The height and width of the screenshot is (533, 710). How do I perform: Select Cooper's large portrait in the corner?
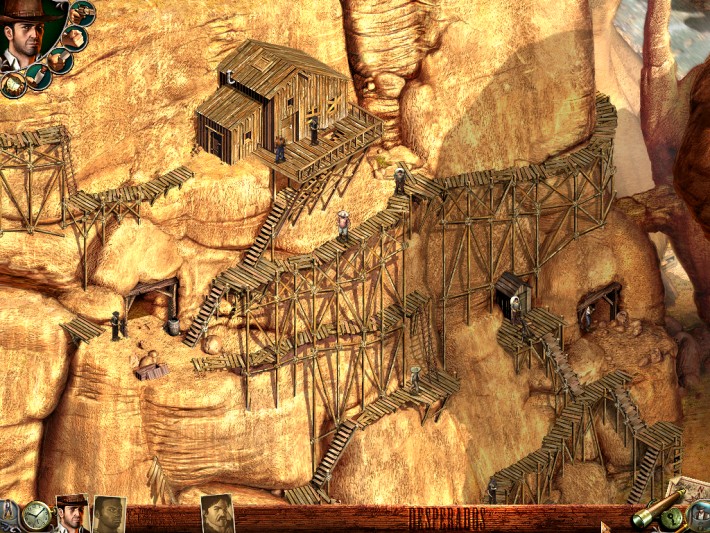click(22, 38)
